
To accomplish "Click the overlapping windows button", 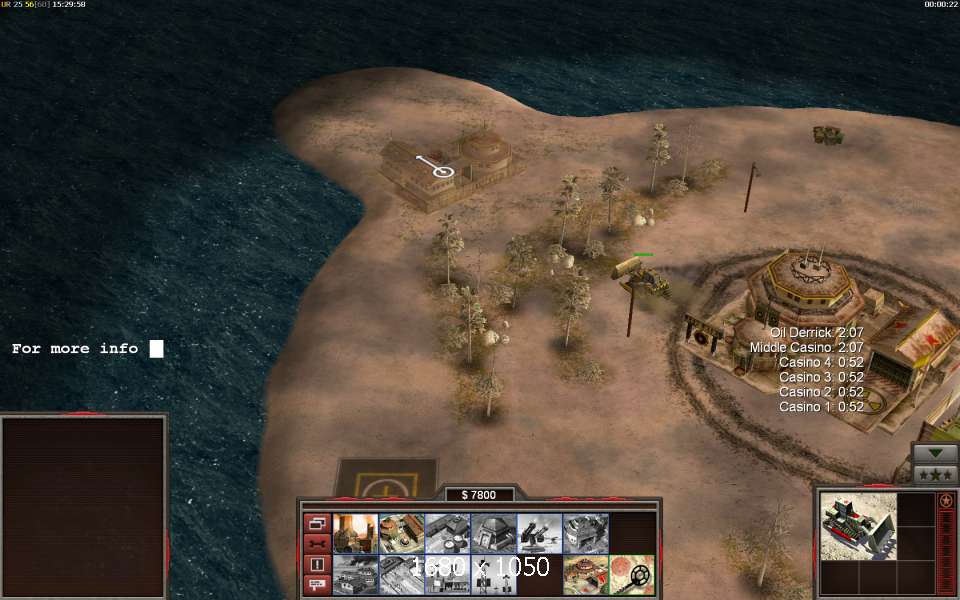I will (317, 523).
